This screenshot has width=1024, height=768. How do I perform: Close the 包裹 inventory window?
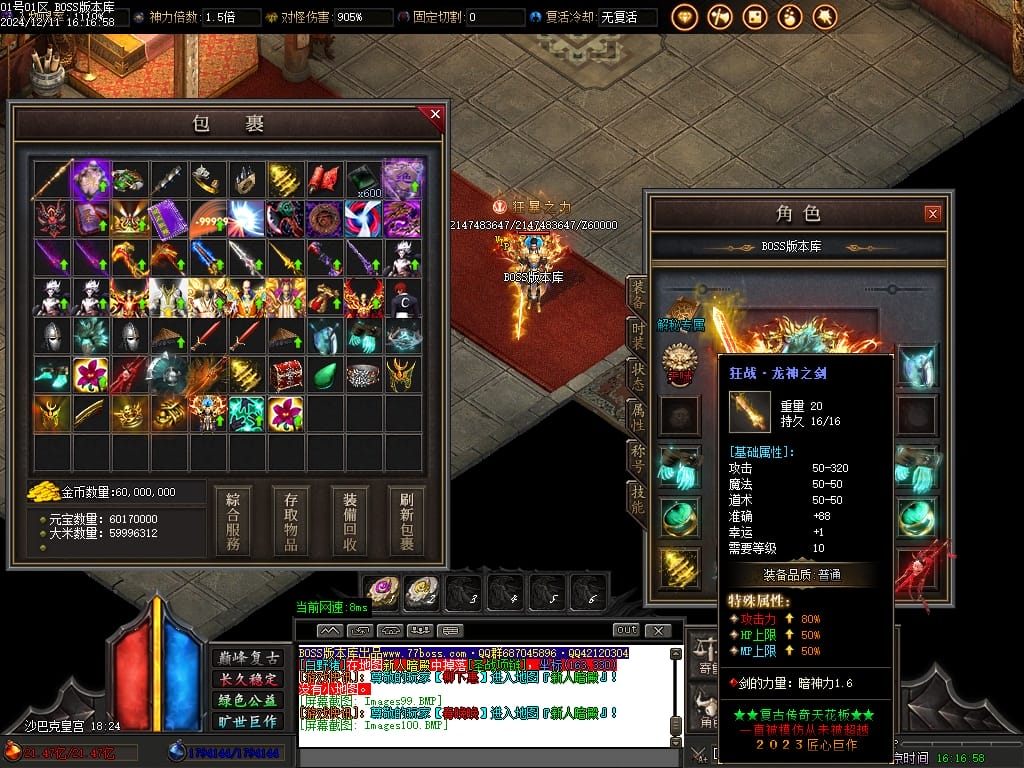(435, 114)
